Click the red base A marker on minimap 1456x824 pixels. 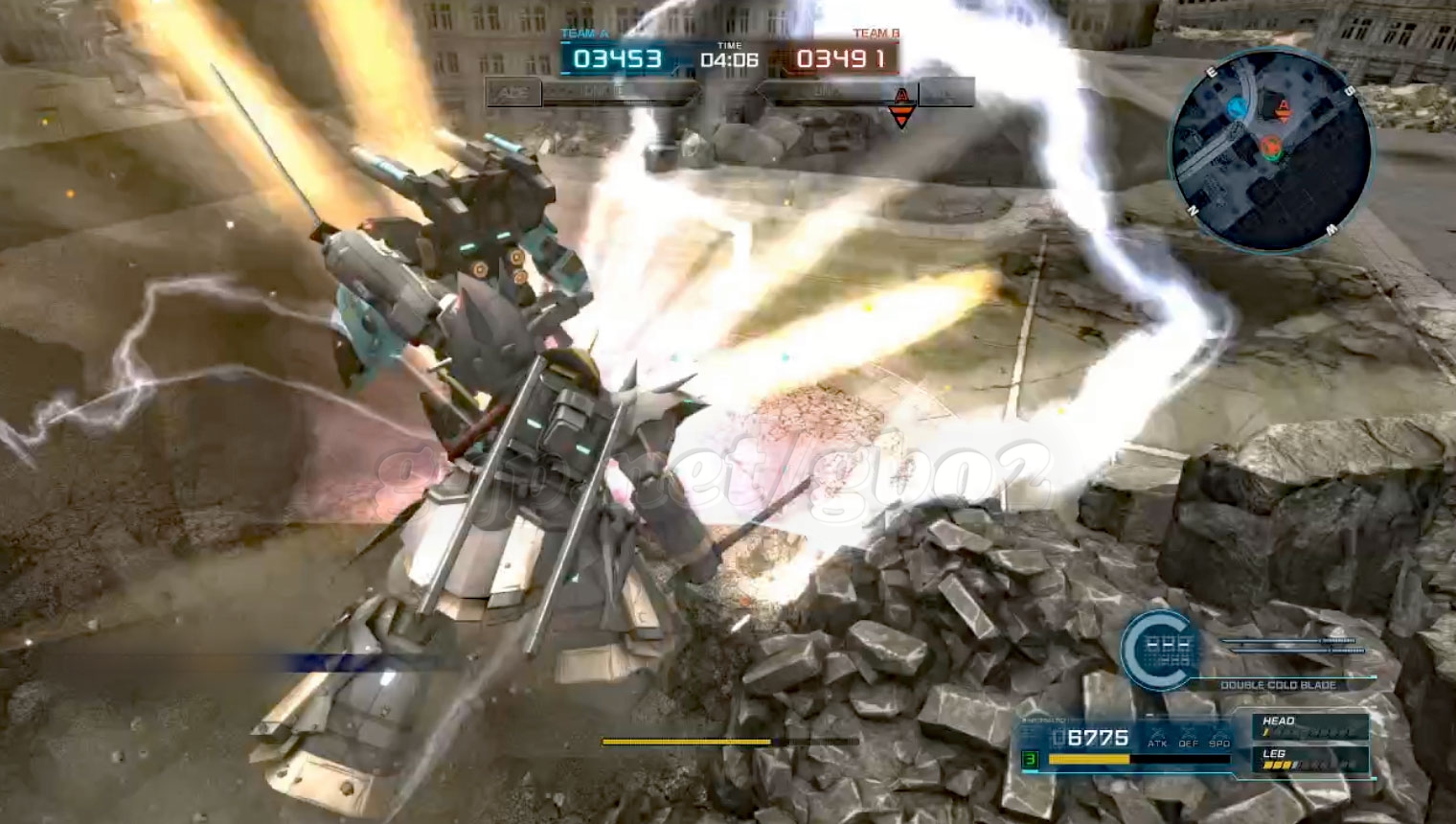click(1285, 108)
